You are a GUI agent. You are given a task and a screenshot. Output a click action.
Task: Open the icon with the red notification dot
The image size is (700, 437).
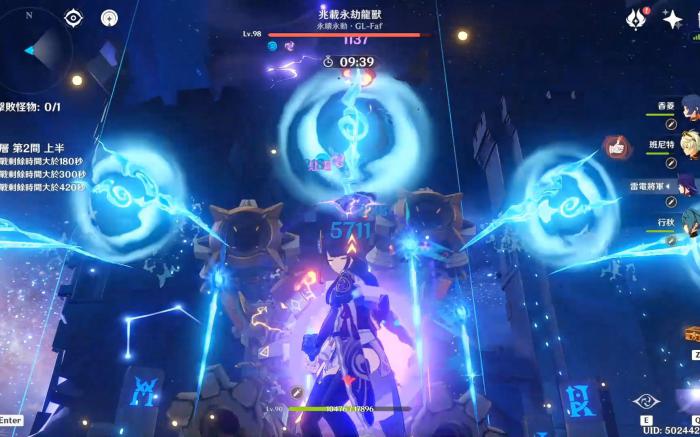click(636, 17)
